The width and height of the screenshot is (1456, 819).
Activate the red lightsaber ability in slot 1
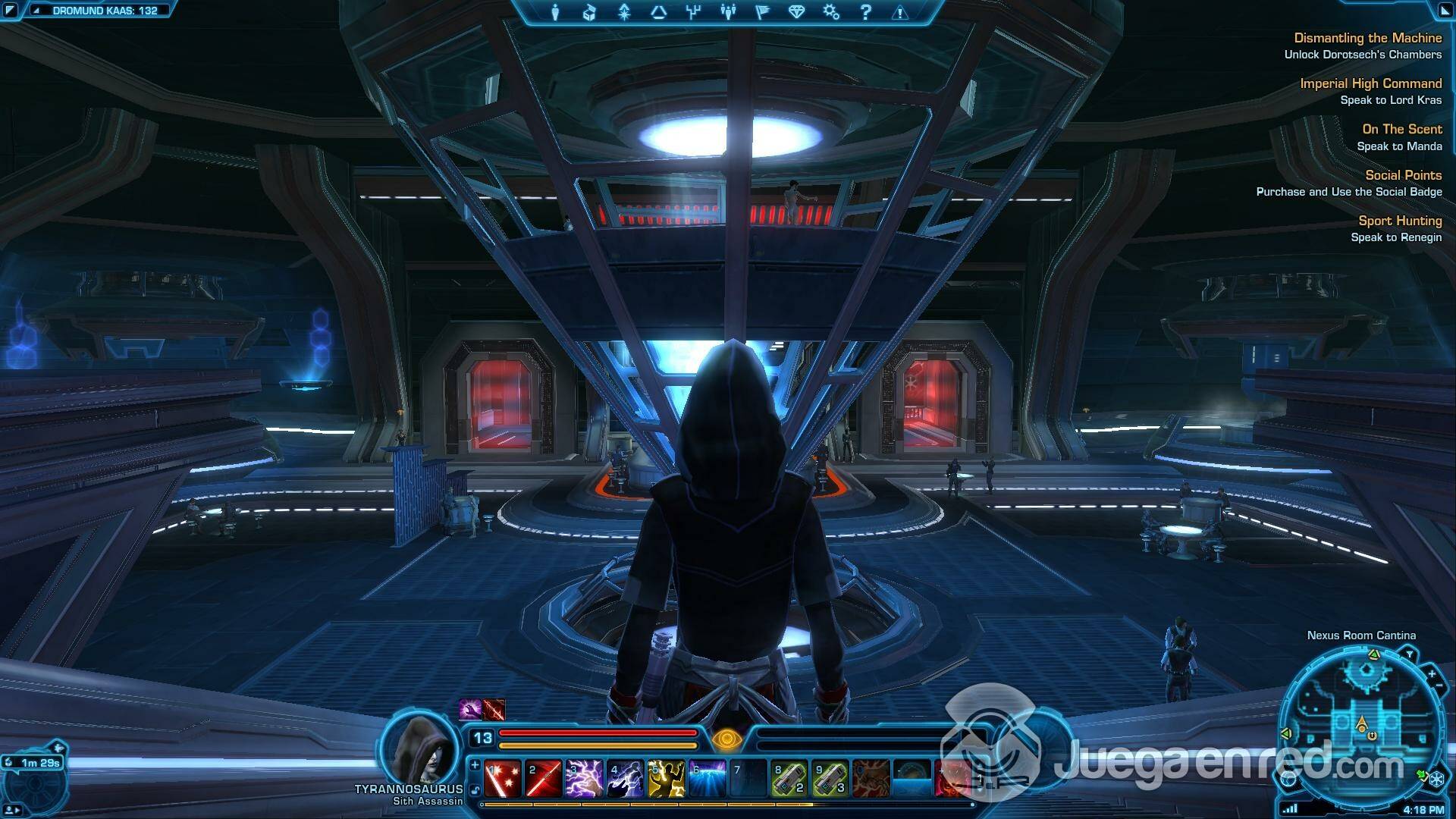pyautogui.click(x=503, y=779)
